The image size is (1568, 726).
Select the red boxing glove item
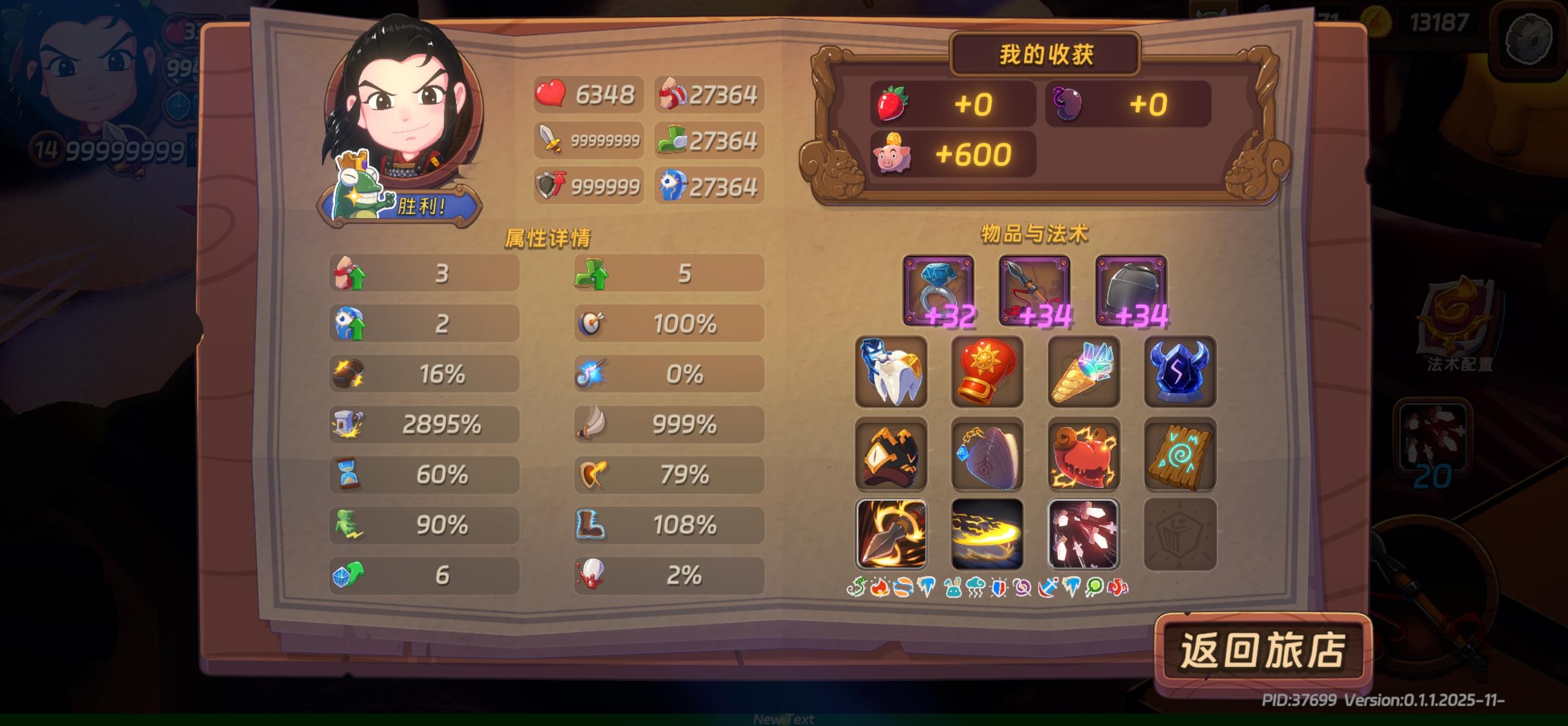point(987,372)
